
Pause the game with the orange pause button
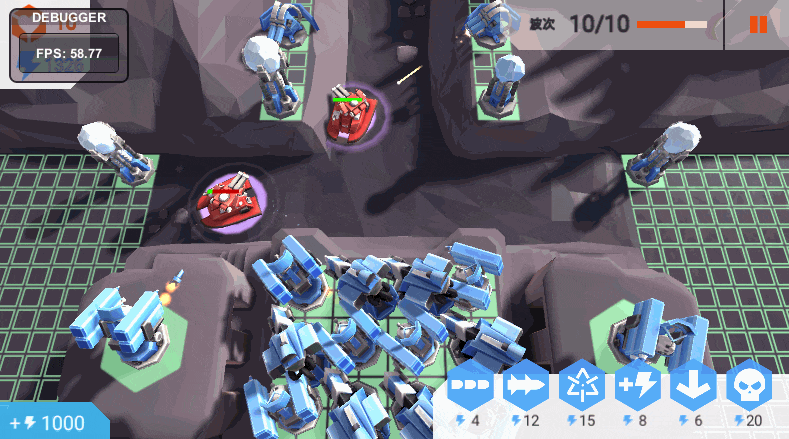(758, 24)
